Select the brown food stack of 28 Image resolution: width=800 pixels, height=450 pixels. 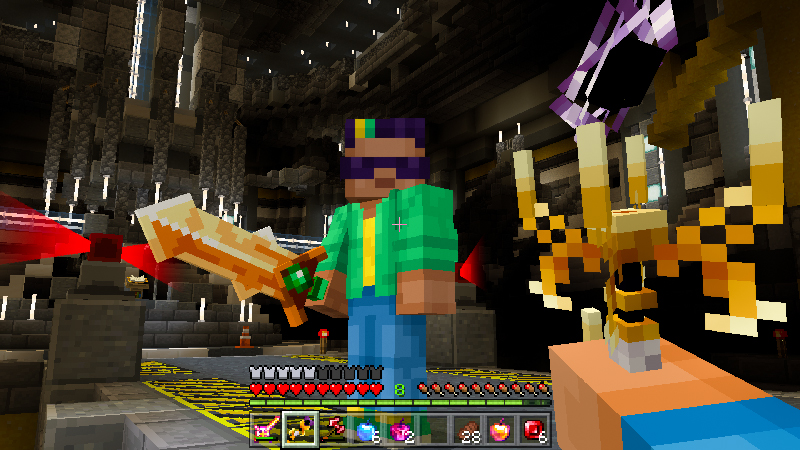(469, 429)
